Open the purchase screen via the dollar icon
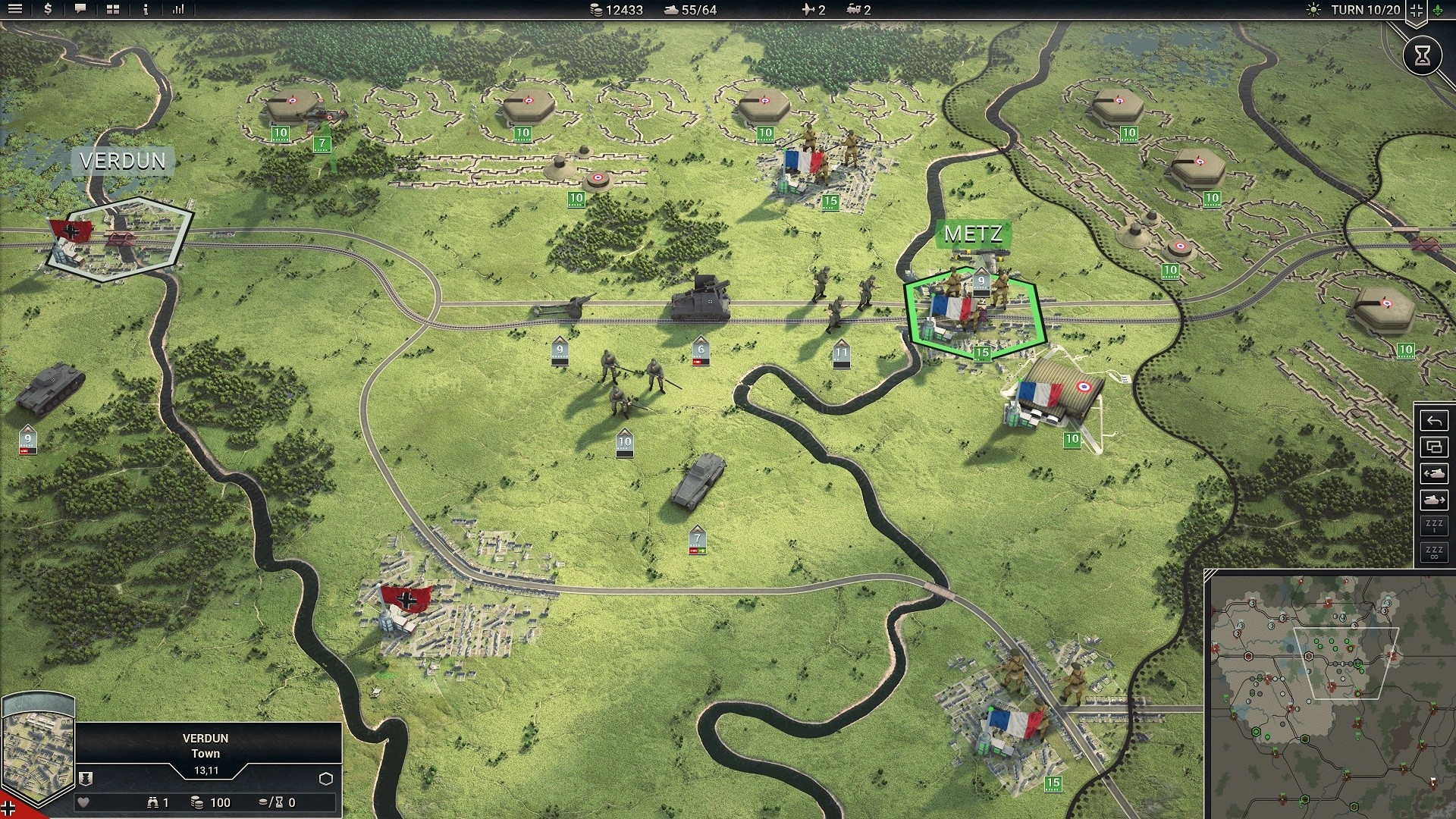The image size is (1456, 819). tap(47, 9)
